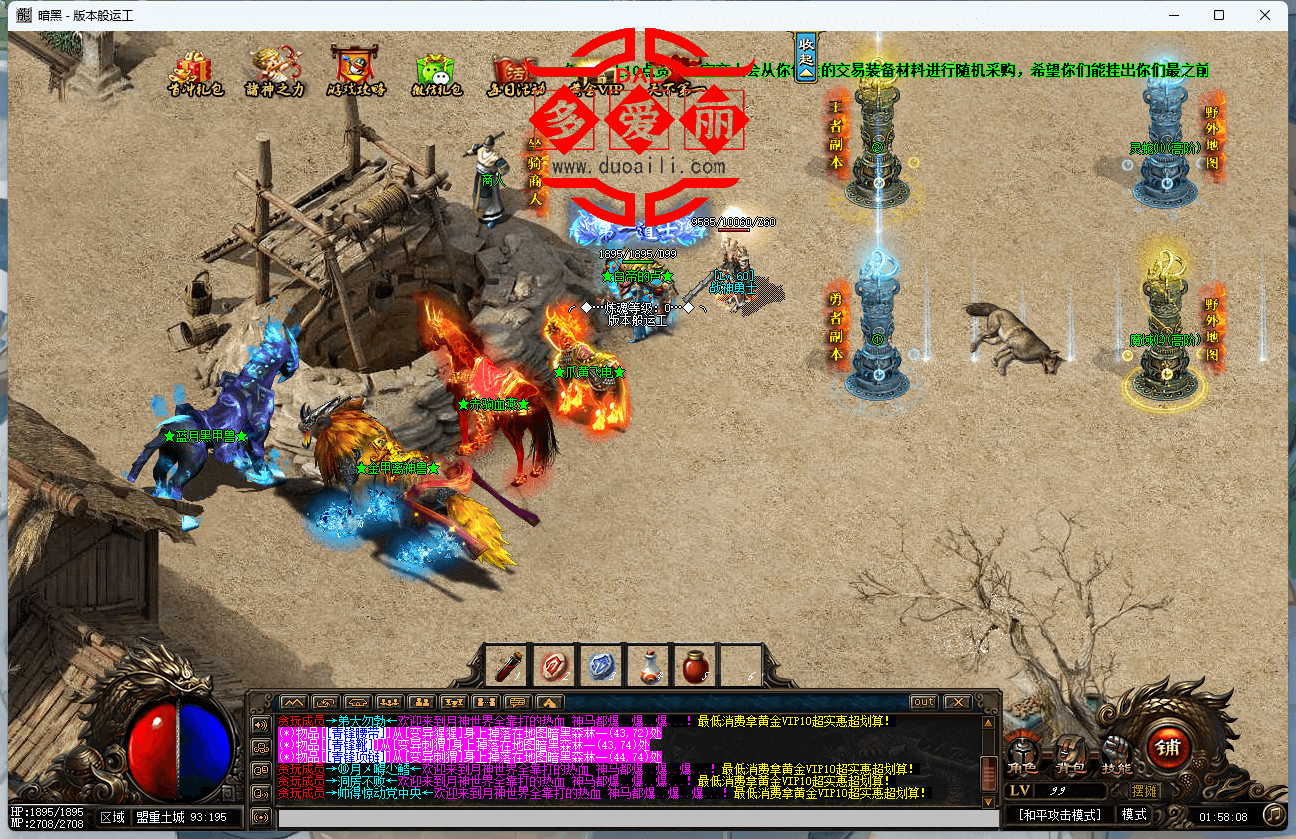Minimize the game window
Screen dimensions: 1296x839
coord(1173,15)
